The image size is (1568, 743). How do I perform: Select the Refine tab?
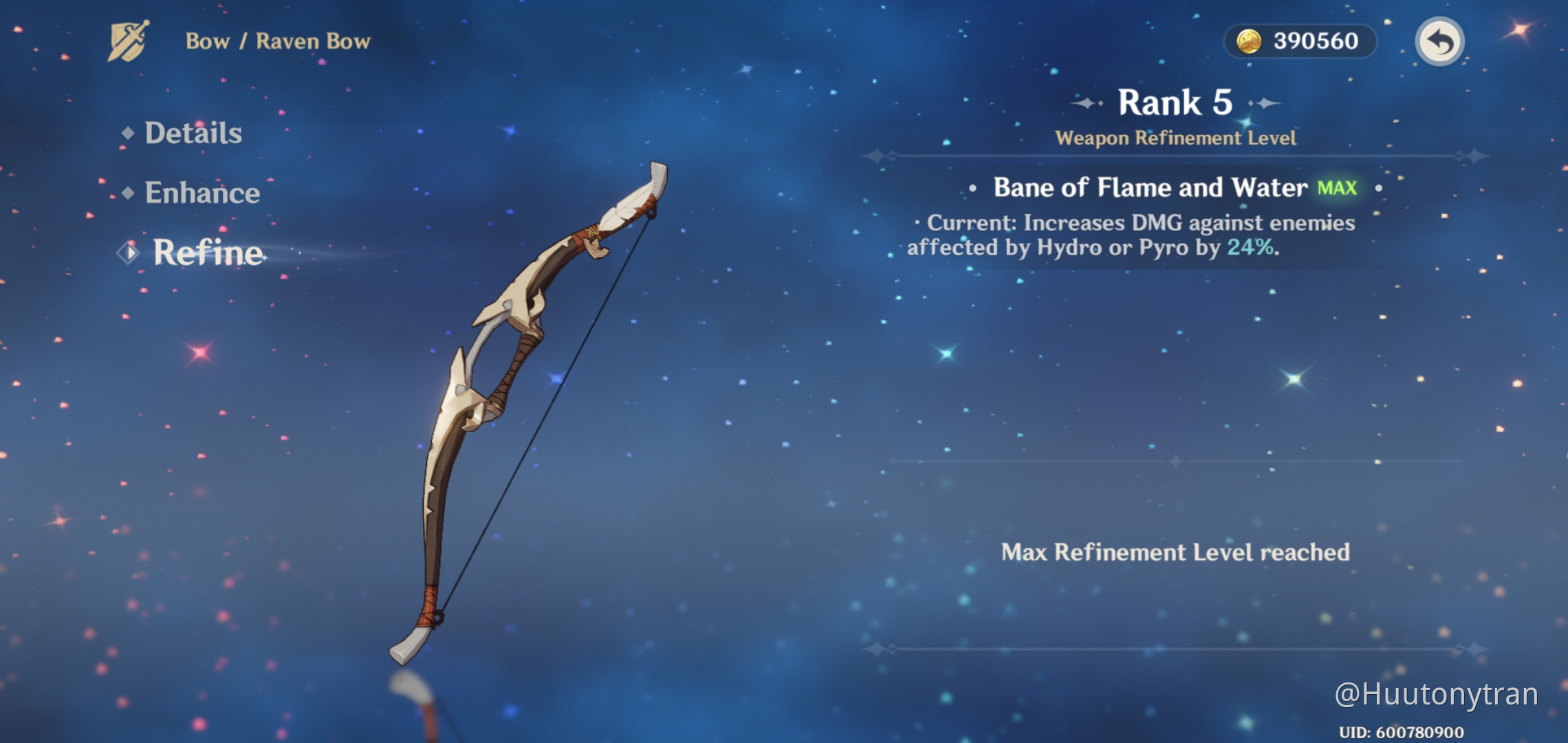tap(207, 252)
